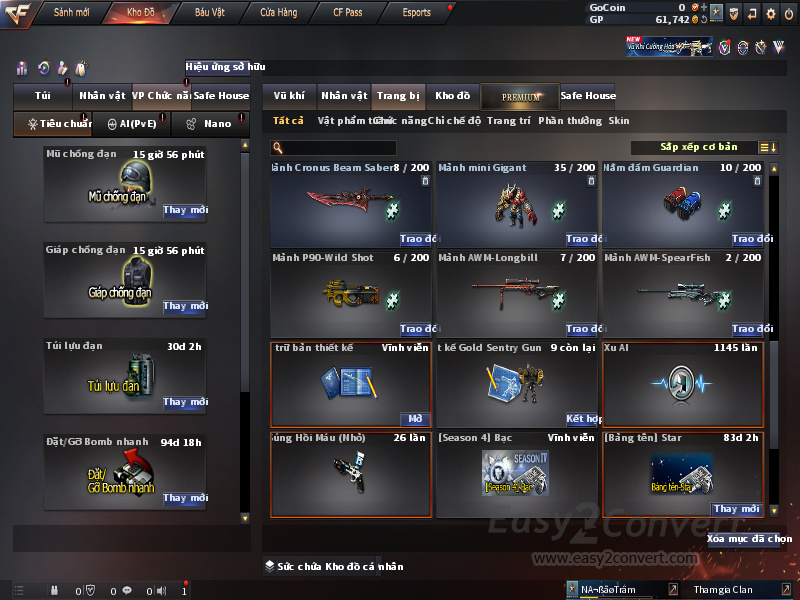Open the Sảnh mới lobby tab
800x600 pixels.
tap(71, 13)
